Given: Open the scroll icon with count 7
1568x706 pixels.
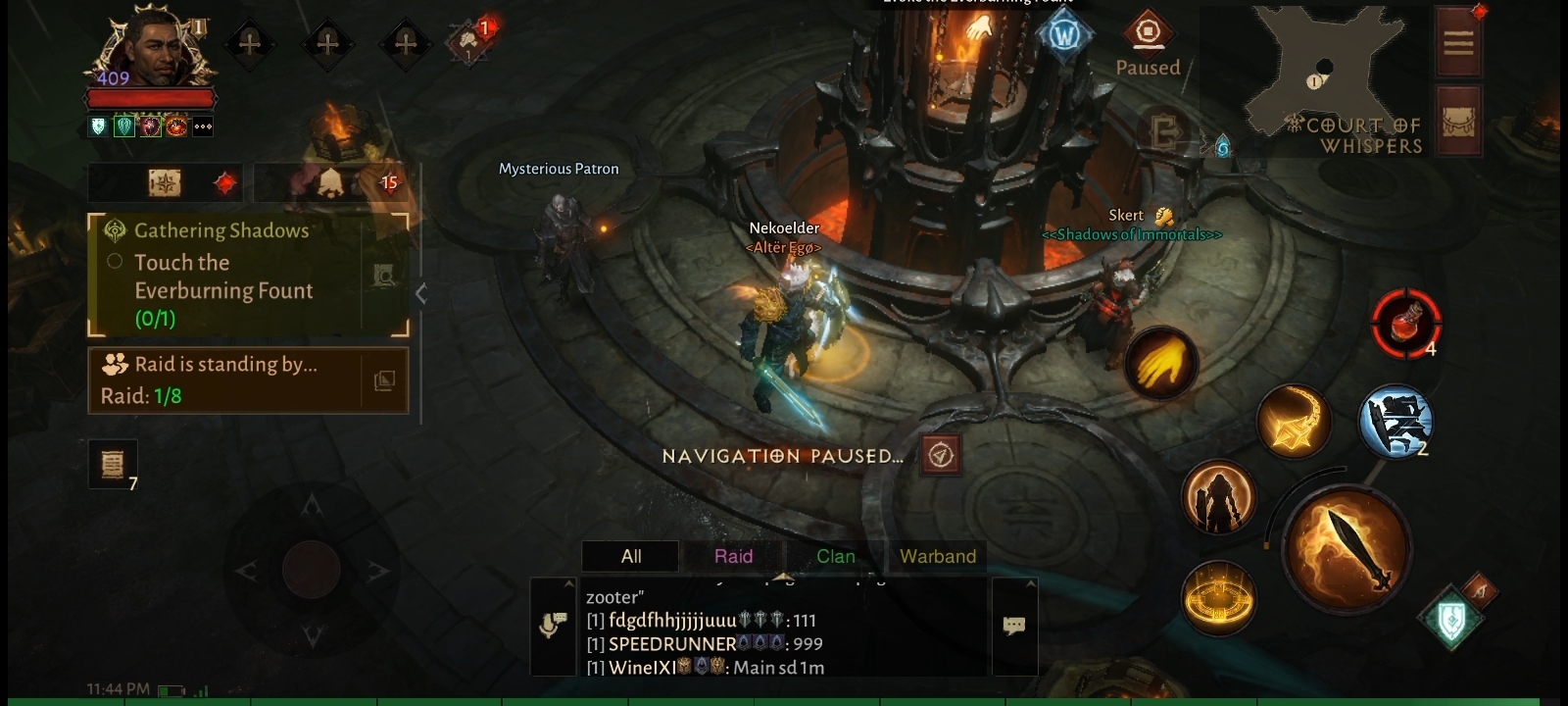Looking at the screenshot, I should point(113,463).
